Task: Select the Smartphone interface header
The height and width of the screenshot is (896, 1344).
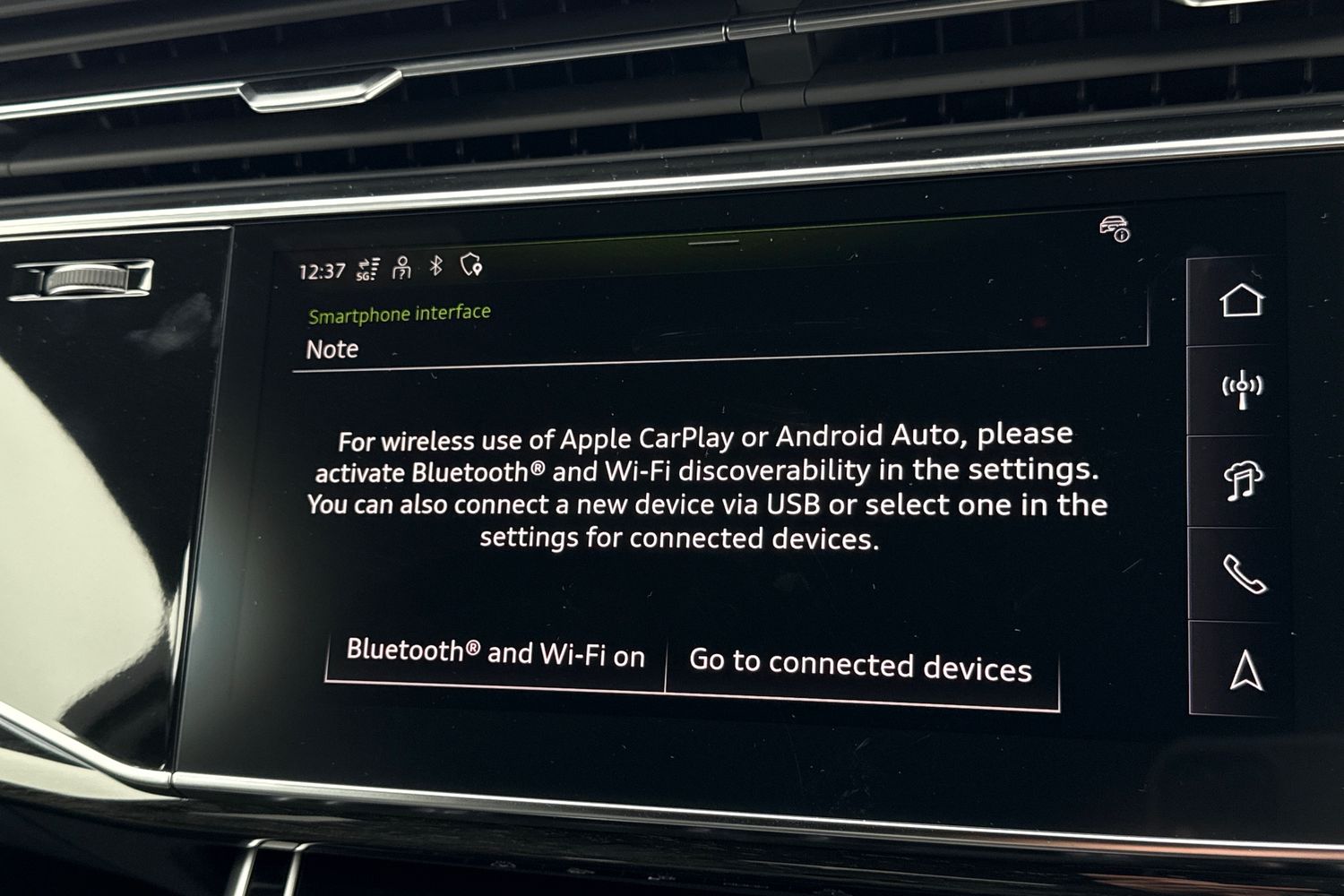Action: click(x=400, y=313)
